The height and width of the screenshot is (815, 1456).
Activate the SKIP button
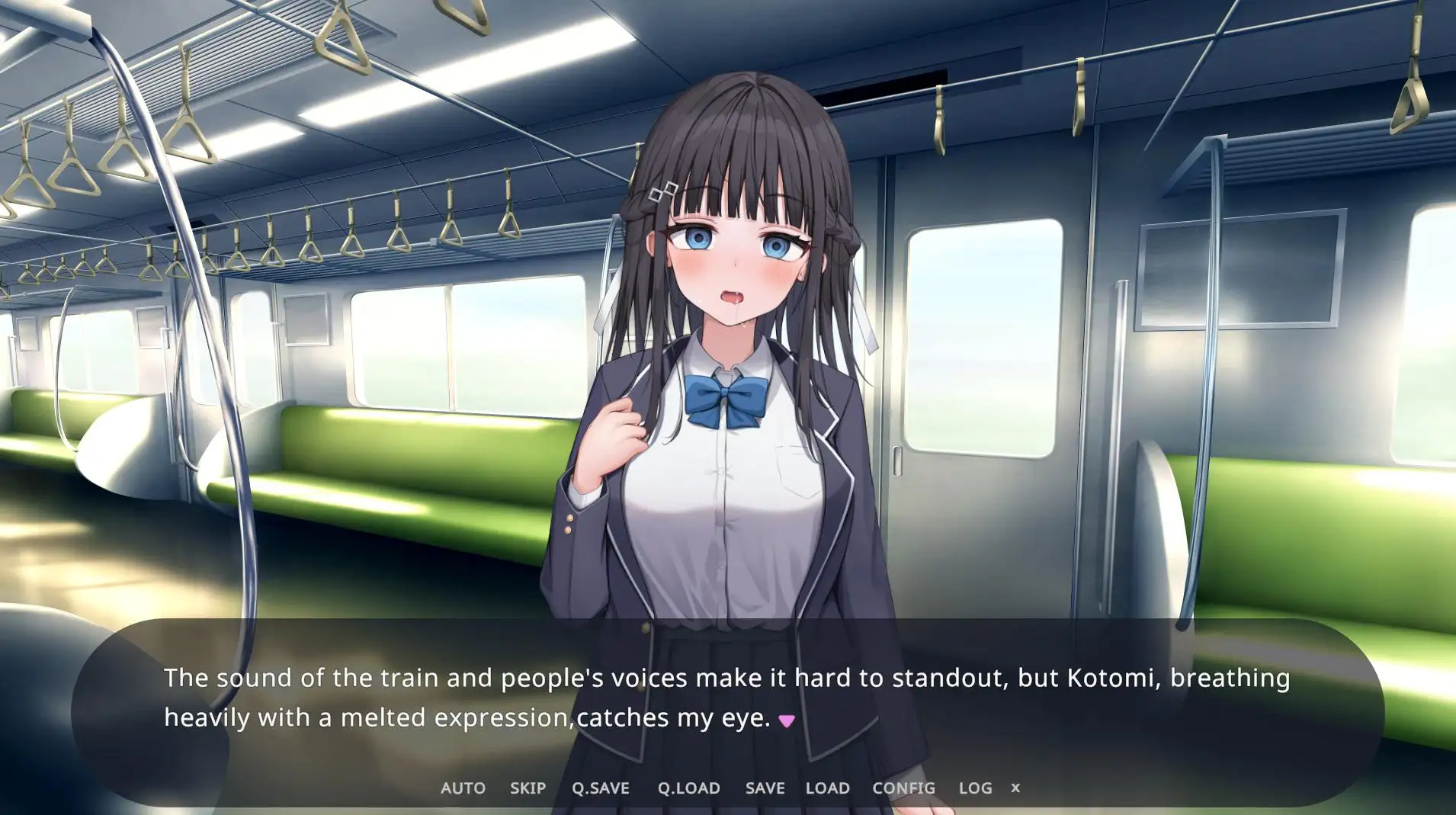[528, 788]
